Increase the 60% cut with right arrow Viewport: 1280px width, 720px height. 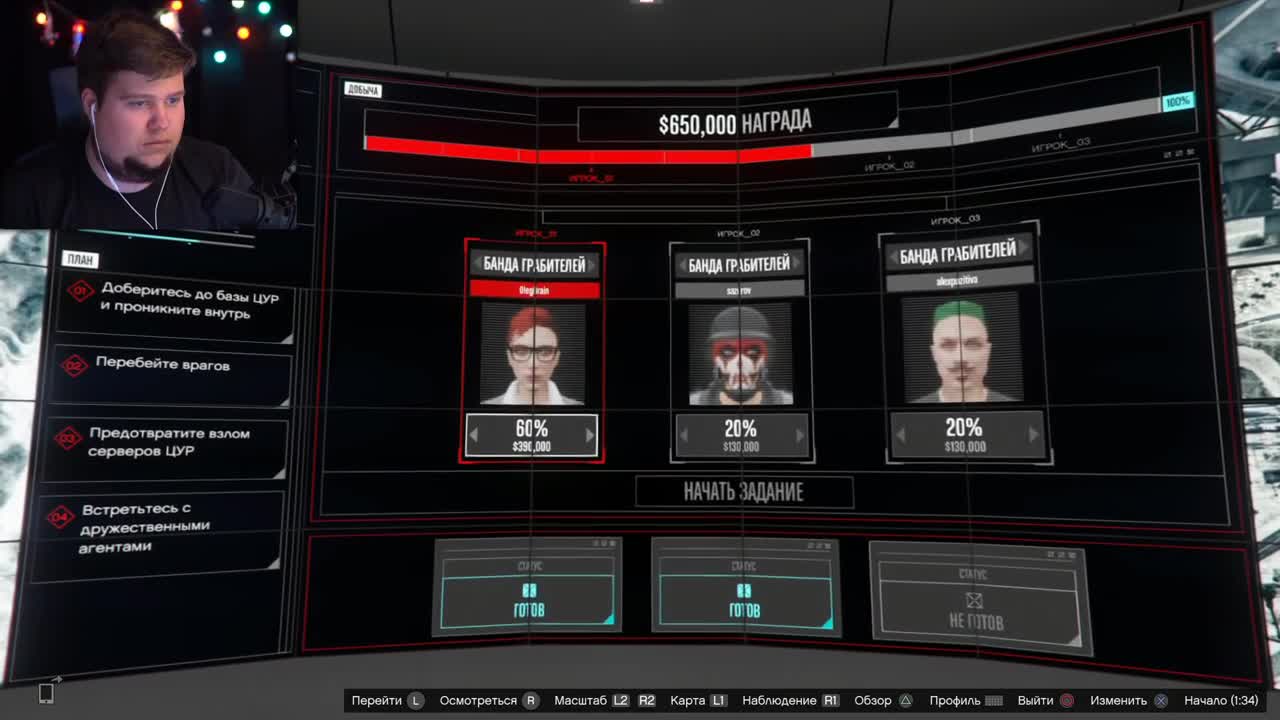pyautogui.click(x=589, y=435)
